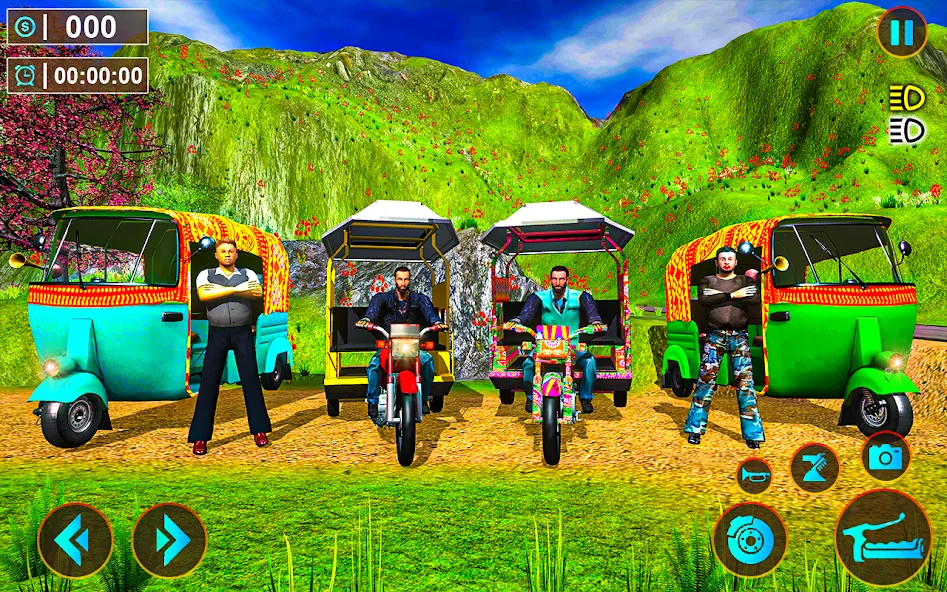Viewport: 947px width, 592px height.
Task: Turn on the yellow headlight icon
Action: click(x=905, y=99)
